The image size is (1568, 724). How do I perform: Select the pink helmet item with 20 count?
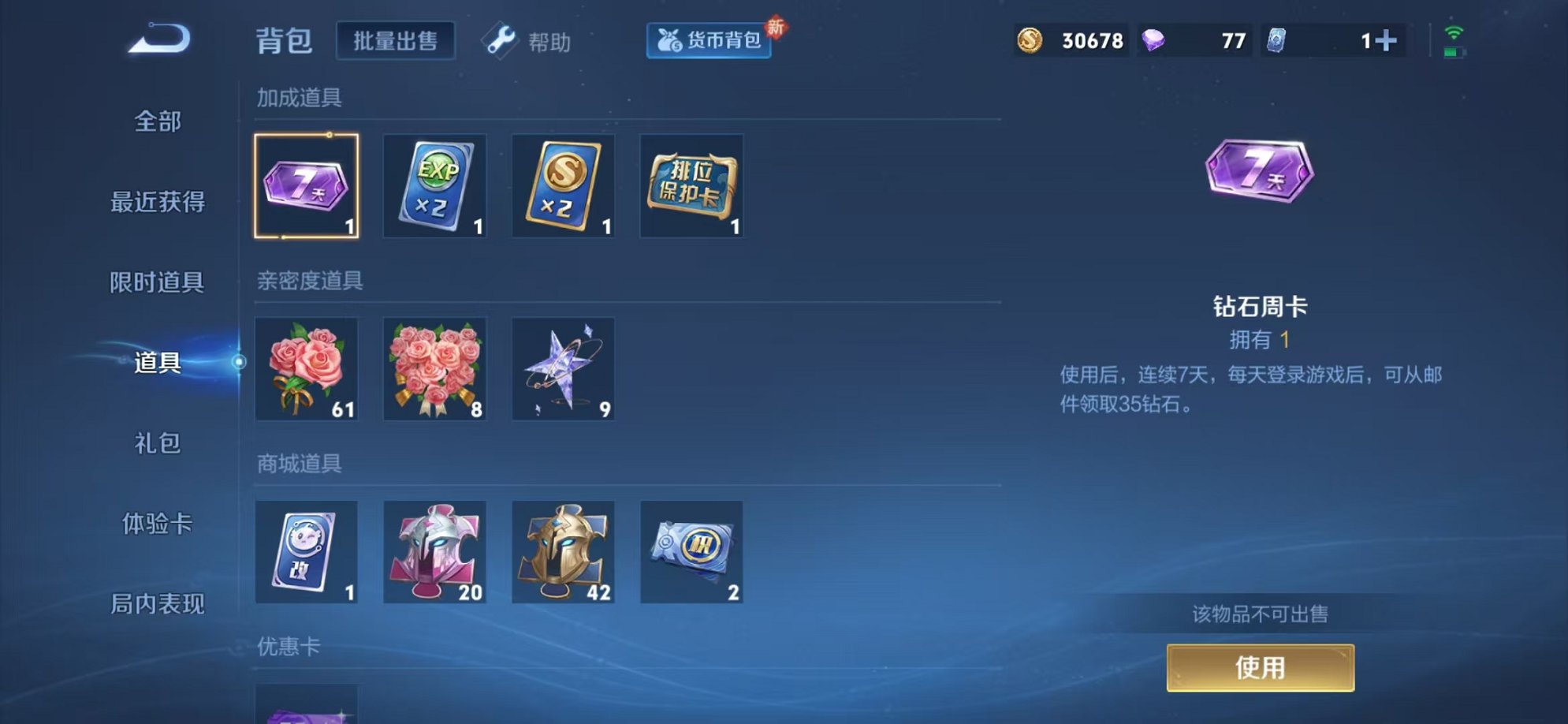pyautogui.click(x=434, y=552)
